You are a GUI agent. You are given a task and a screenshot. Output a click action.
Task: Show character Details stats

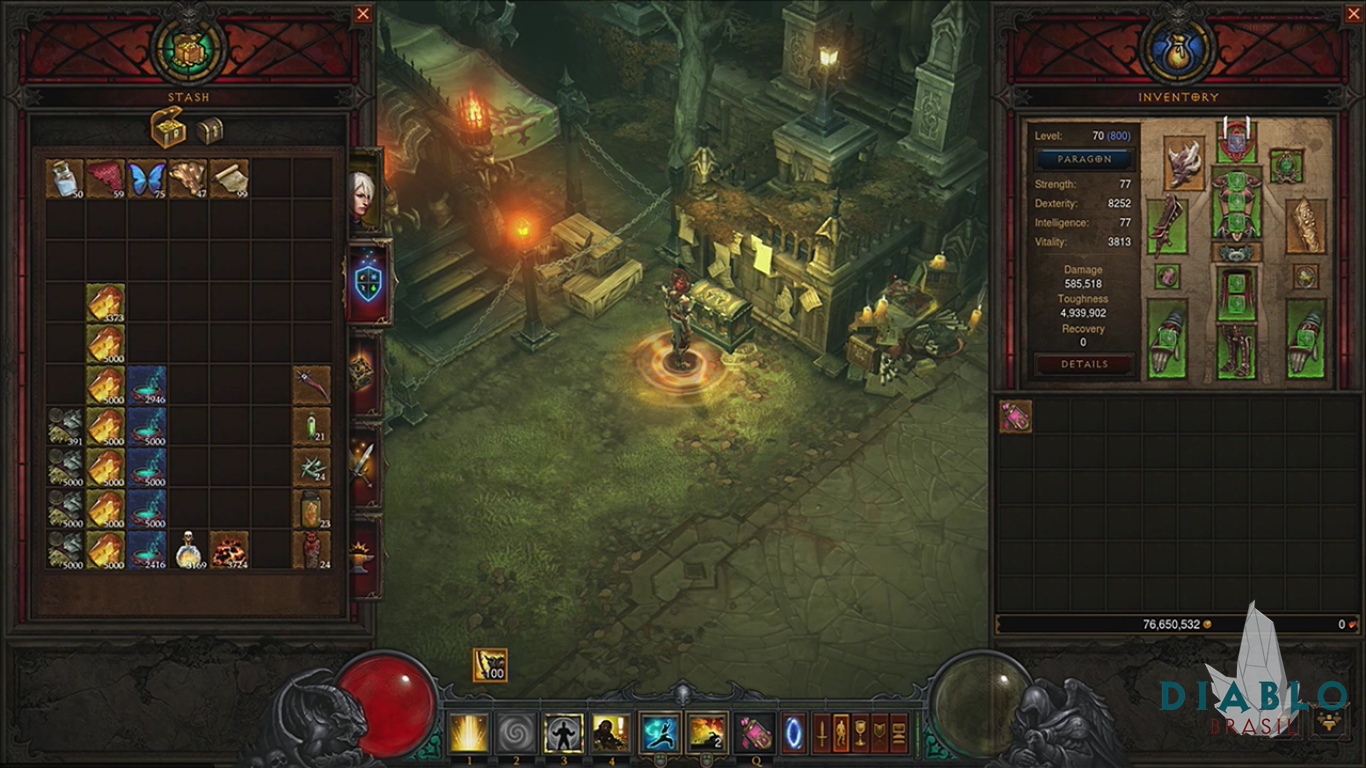coord(1084,365)
